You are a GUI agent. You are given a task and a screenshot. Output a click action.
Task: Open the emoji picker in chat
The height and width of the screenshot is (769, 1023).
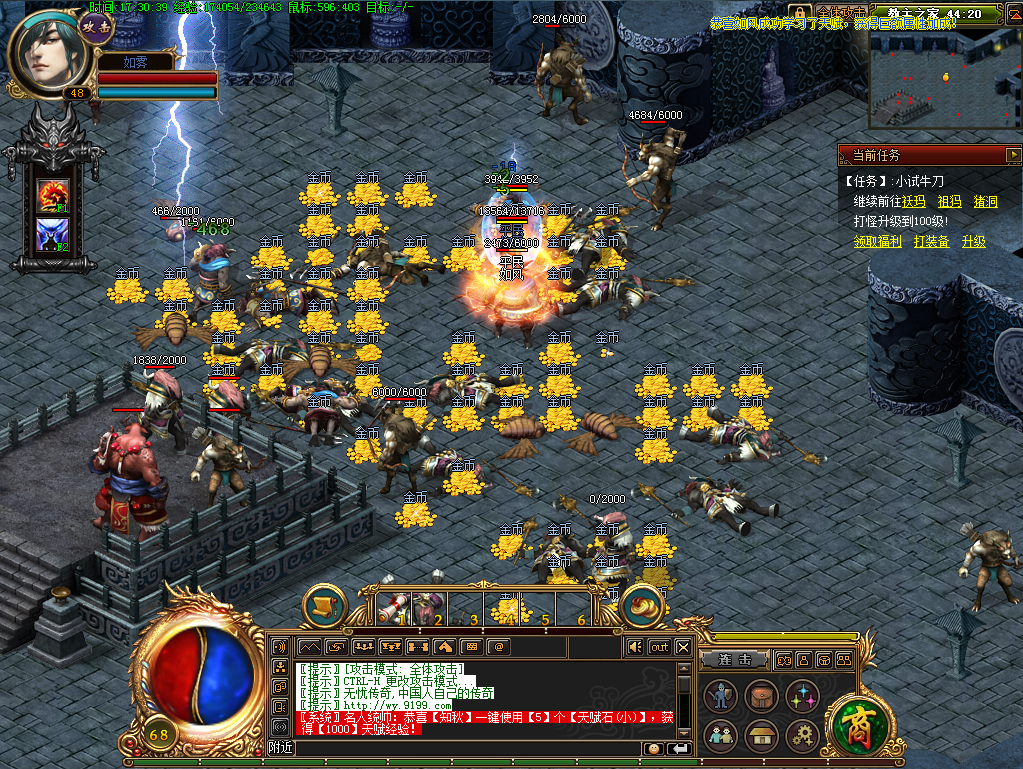tap(654, 748)
